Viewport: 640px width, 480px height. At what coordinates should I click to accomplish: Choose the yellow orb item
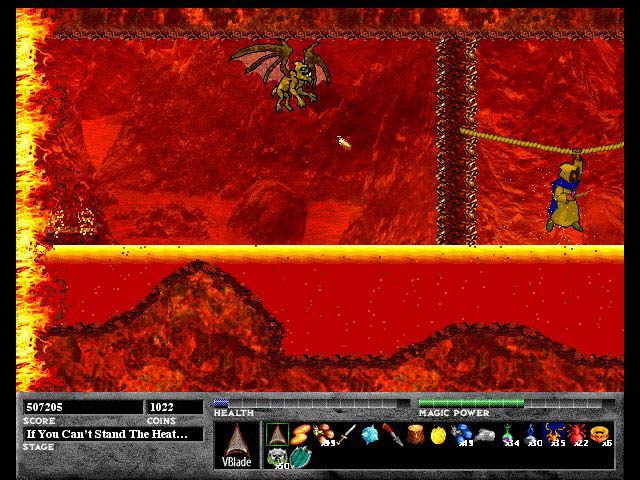438,435
